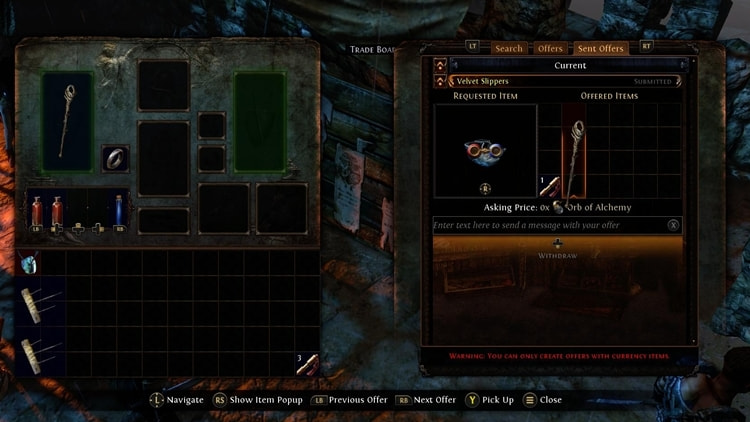
Task: Select the blue mana flask
Action: (121, 211)
